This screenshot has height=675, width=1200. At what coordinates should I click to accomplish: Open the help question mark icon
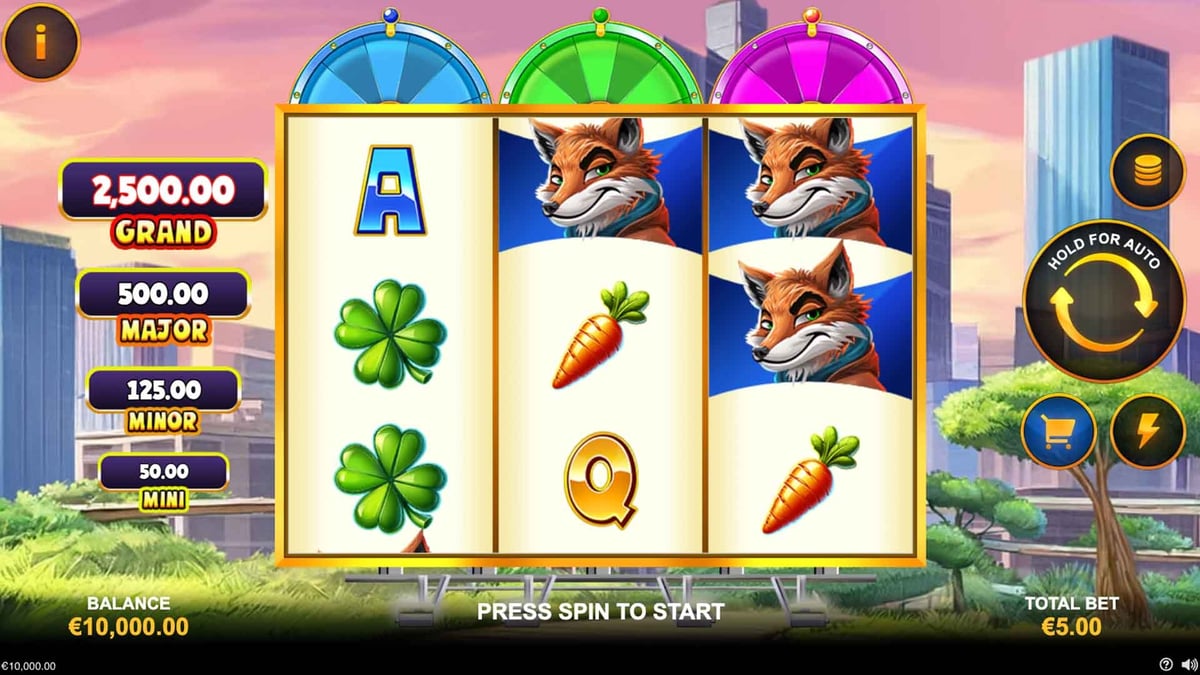point(1166,664)
